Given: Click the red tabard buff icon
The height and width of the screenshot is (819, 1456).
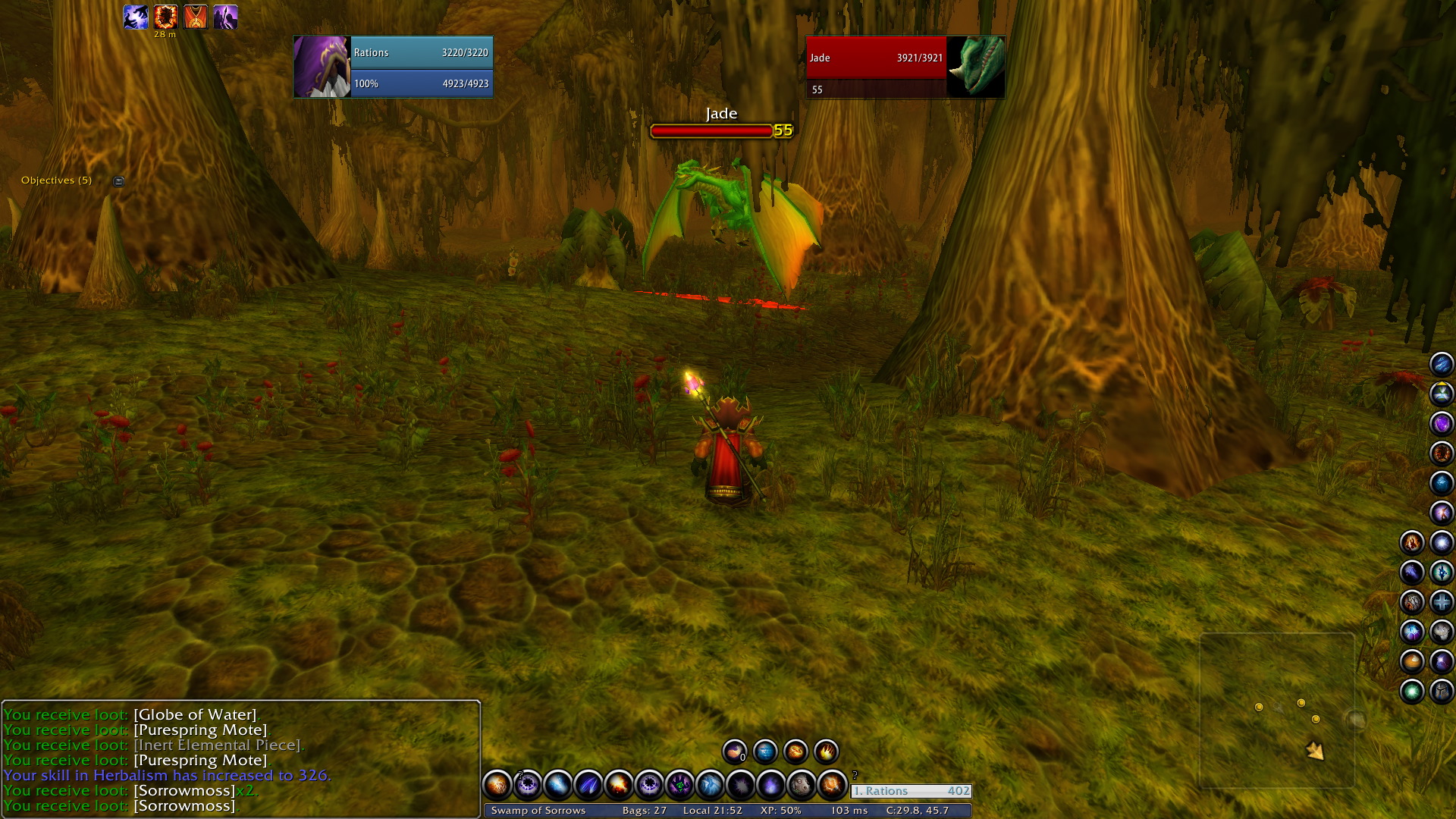Looking at the screenshot, I should pyautogui.click(x=196, y=16).
